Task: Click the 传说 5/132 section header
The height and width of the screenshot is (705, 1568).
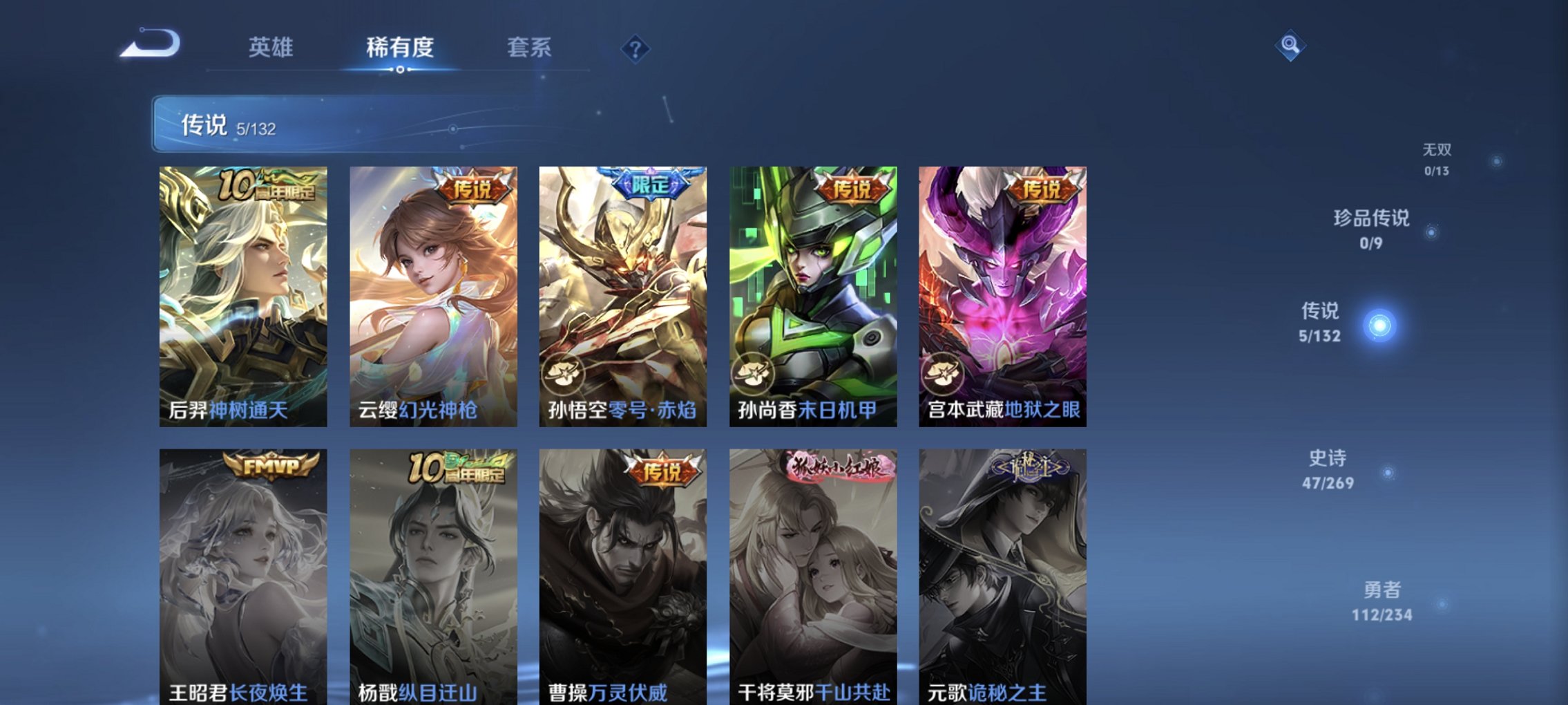Action: click(x=228, y=127)
